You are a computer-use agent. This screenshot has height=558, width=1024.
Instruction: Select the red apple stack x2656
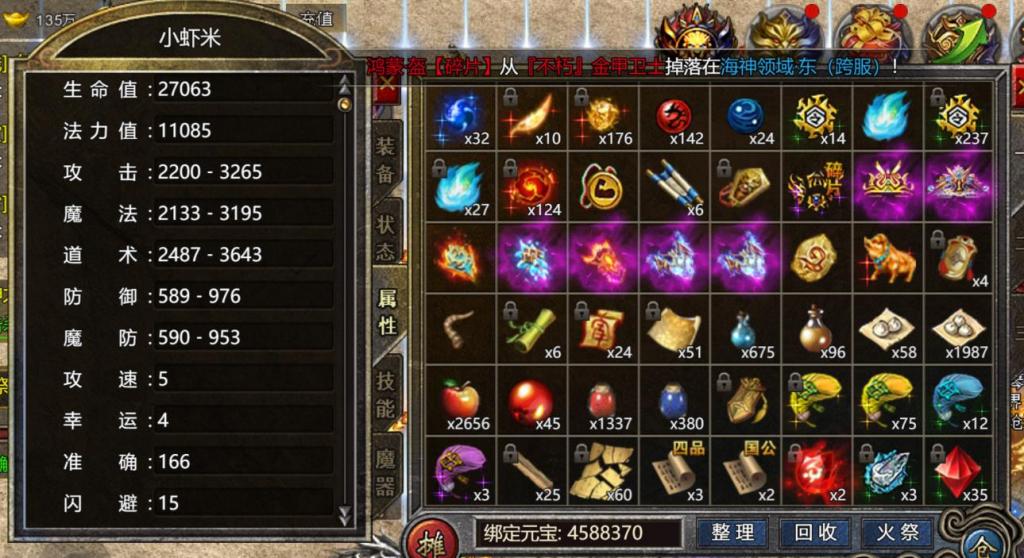[x=461, y=399]
